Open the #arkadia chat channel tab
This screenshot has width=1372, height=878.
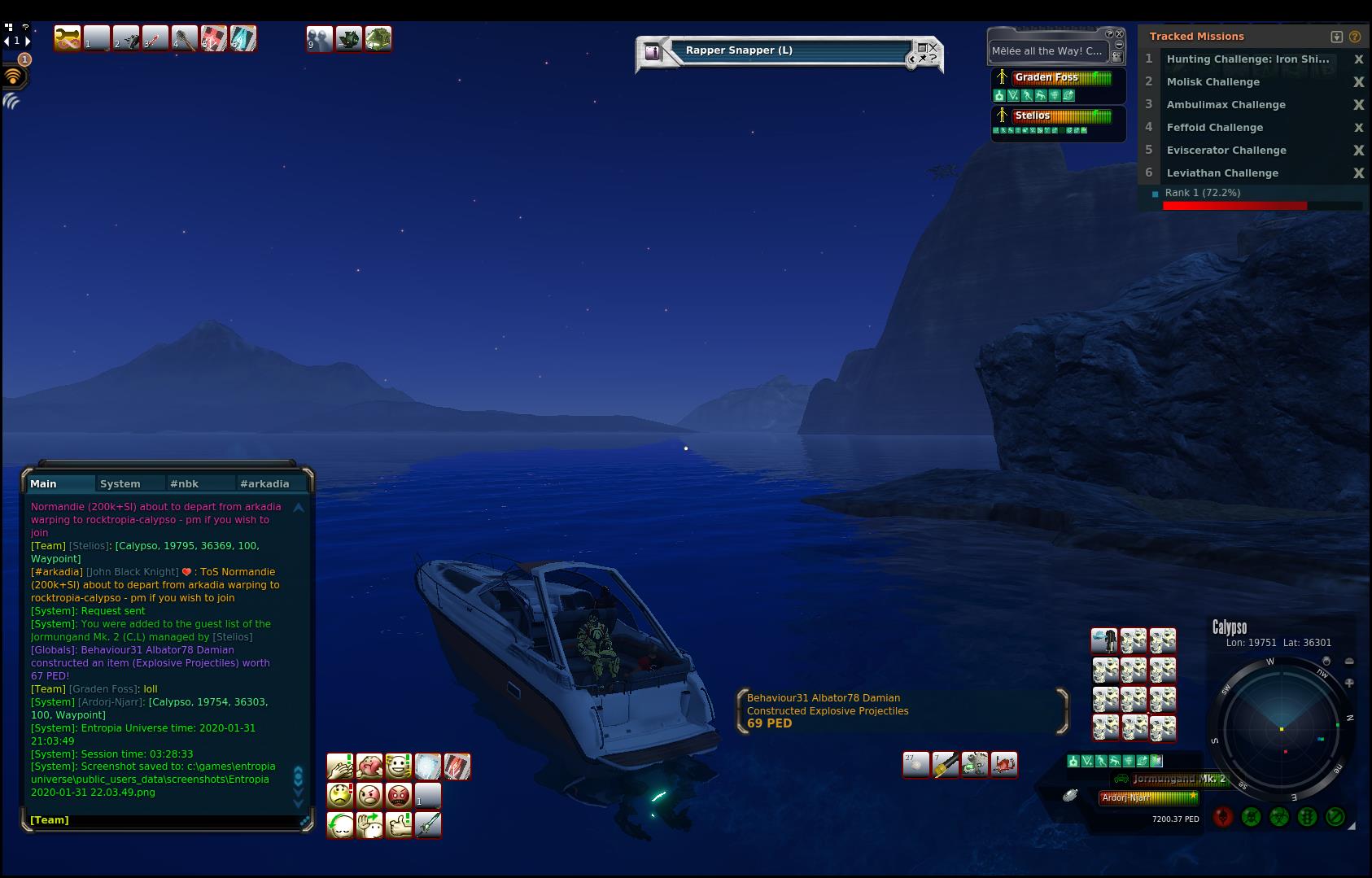pos(264,483)
